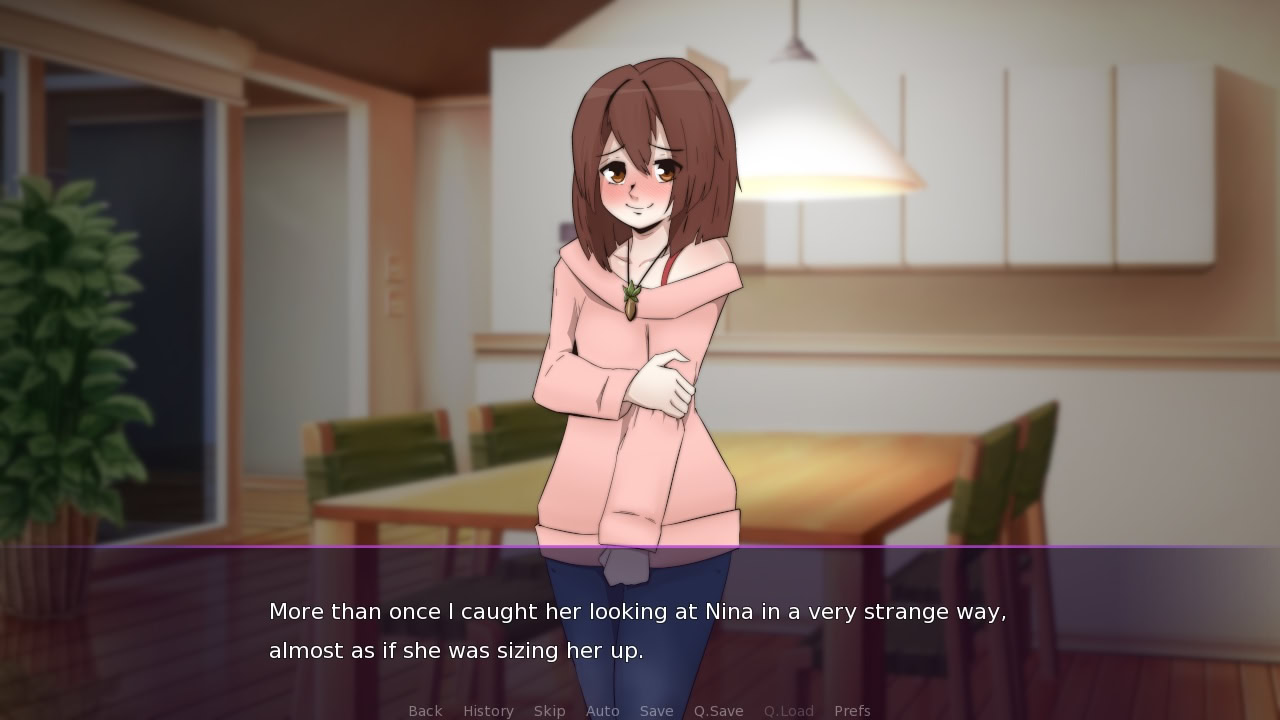Image resolution: width=1280 pixels, height=720 pixels.
Task: Go Back to the previous dialogue line
Action: pyautogui.click(x=424, y=710)
